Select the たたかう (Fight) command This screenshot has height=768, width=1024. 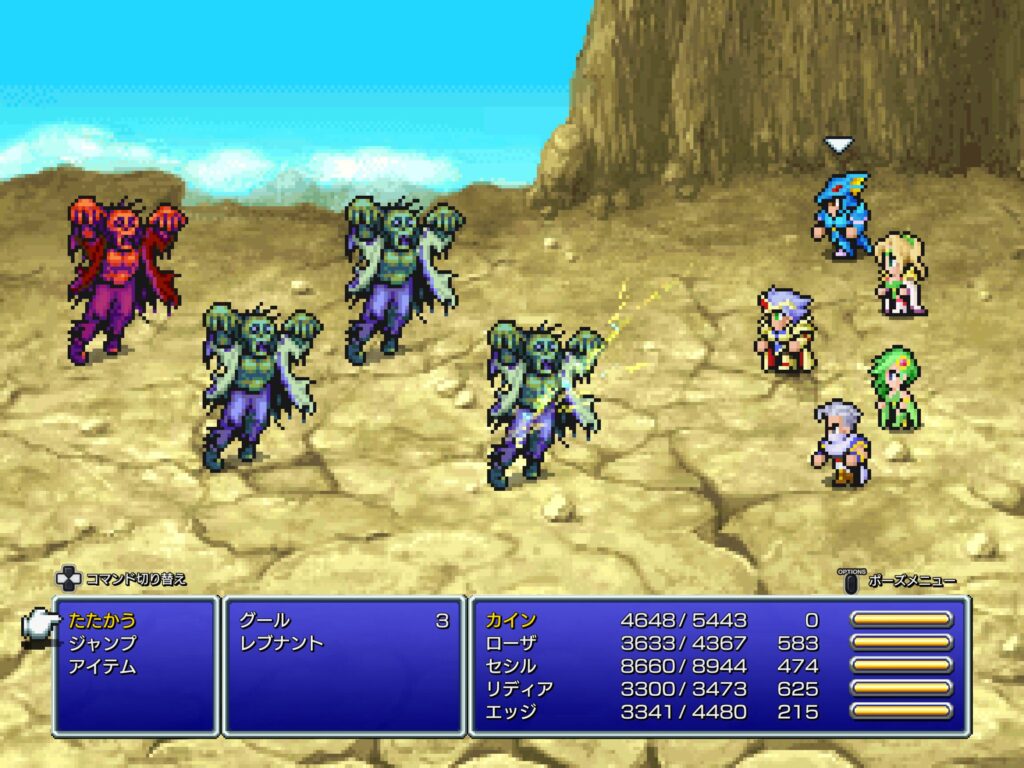(102, 621)
